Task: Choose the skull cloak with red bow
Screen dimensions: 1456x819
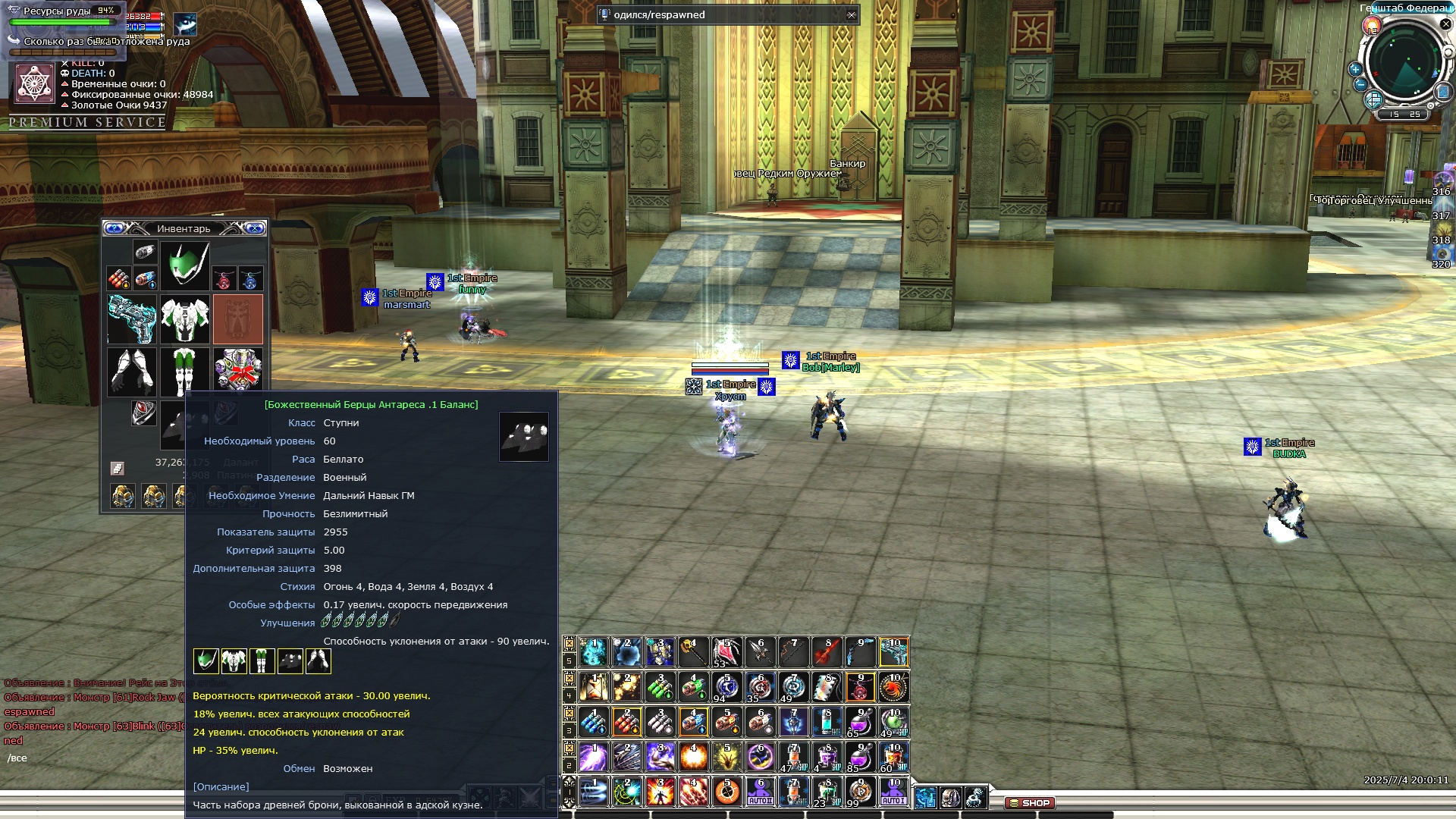Action: 238,372
